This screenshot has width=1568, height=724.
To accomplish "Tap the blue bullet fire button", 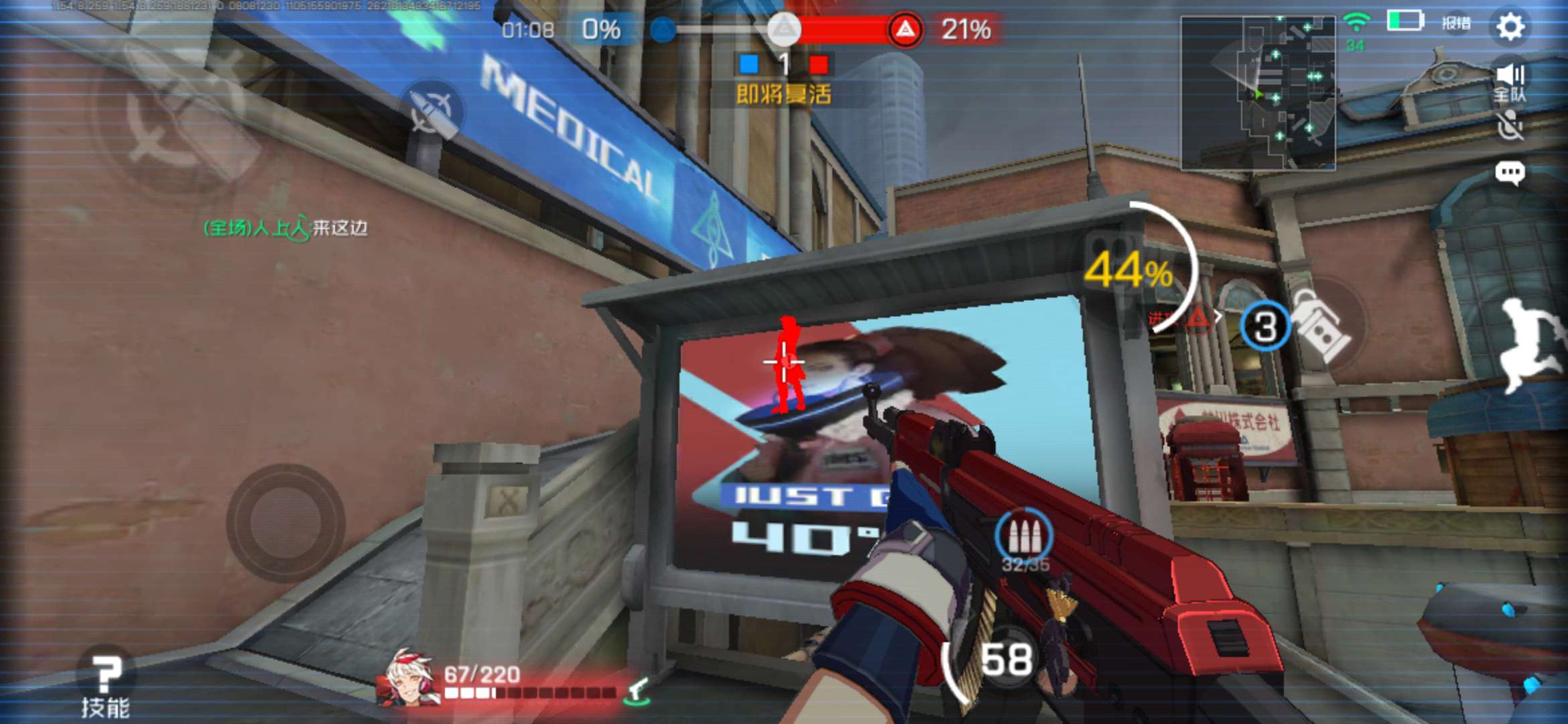I will [434, 112].
